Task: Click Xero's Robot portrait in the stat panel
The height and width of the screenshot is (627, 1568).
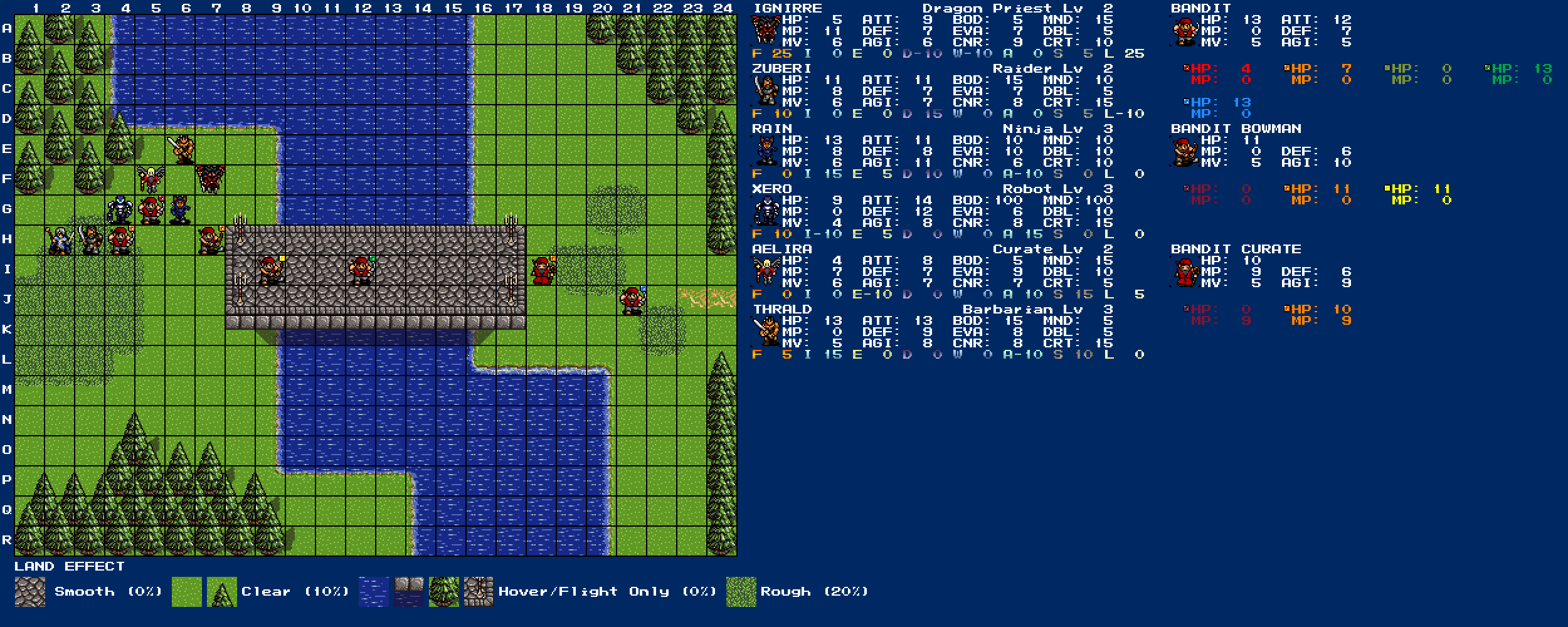Action: [x=765, y=211]
